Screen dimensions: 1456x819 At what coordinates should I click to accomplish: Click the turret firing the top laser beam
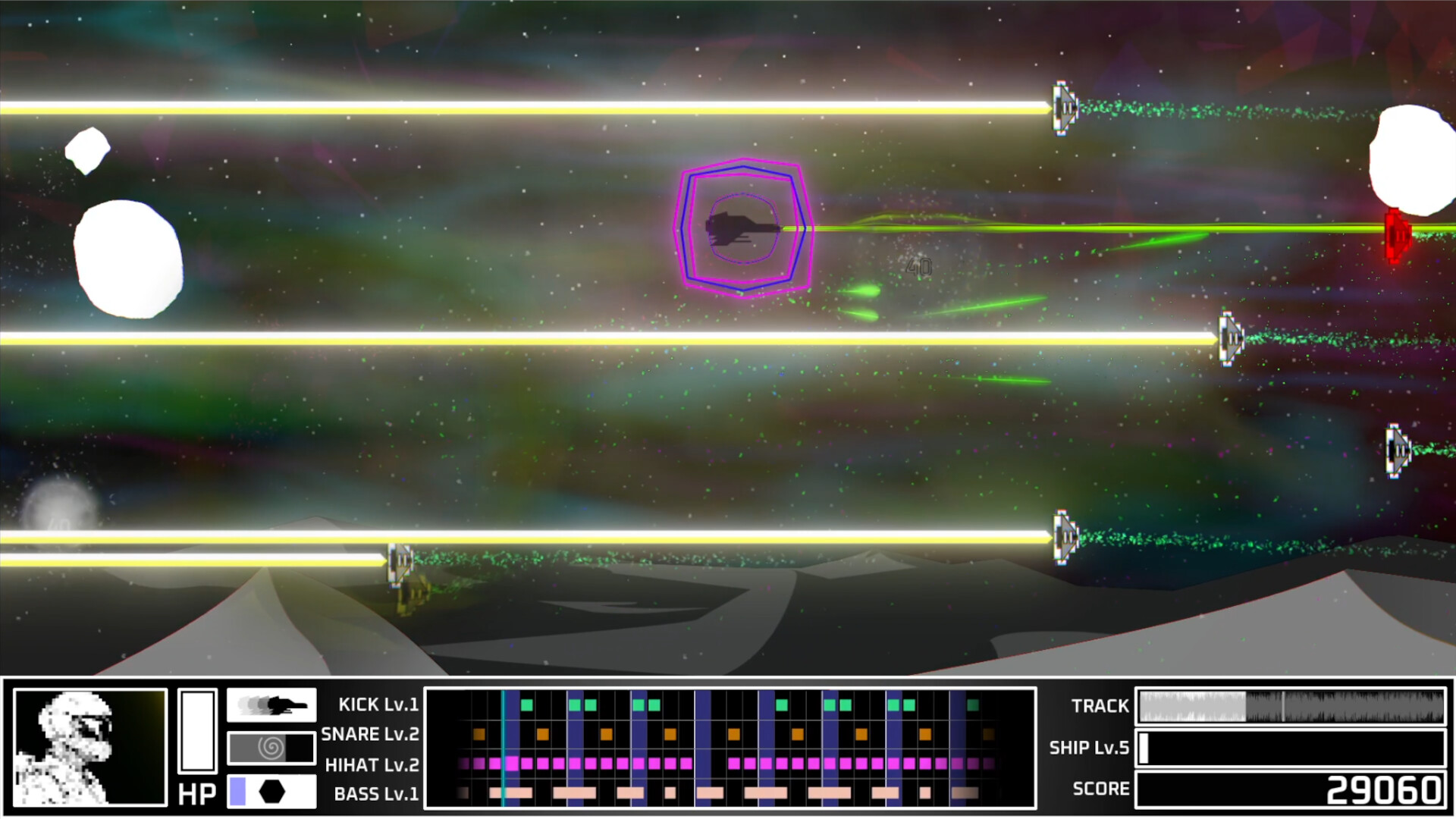pos(1063,108)
